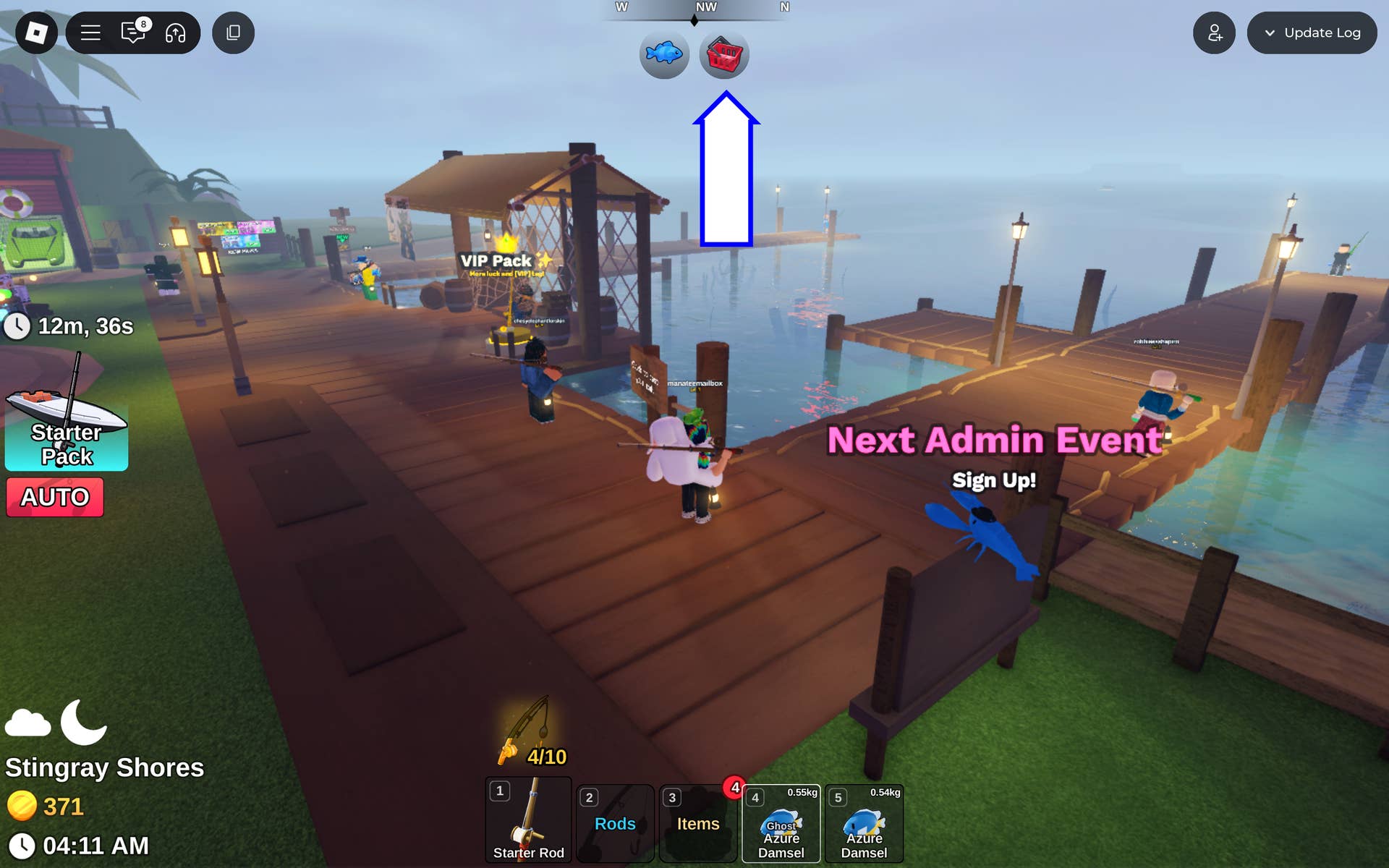Open the red shopping basket shop
The image size is (1389, 868).
coord(724,54)
